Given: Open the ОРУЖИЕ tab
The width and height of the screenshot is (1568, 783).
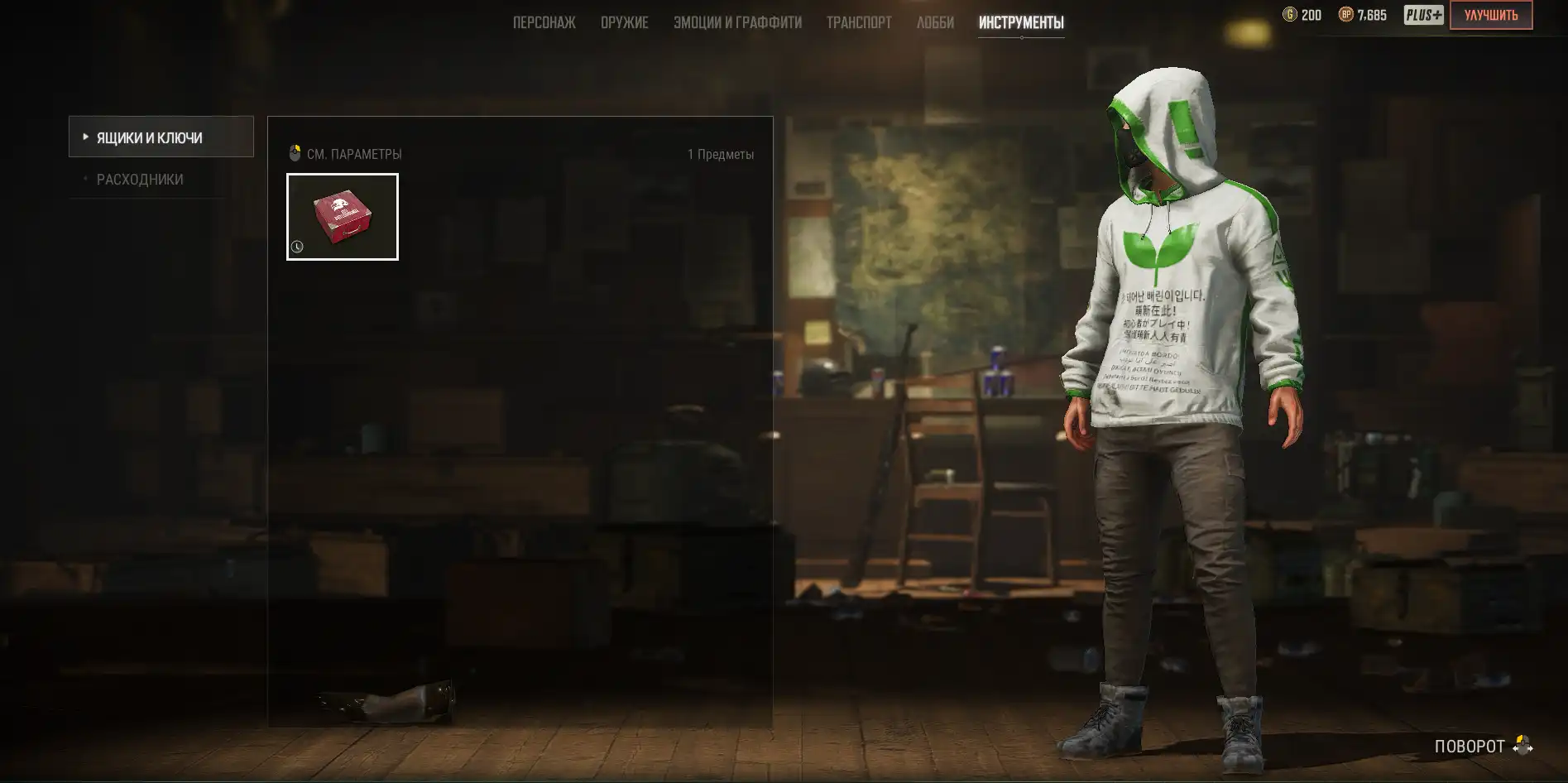Looking at the screenshot, I should click(624, 22).
